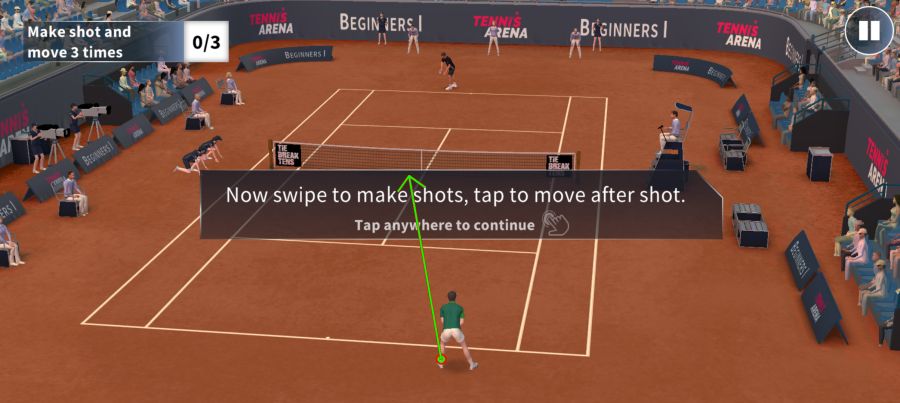Tap the 'Tap anywhere to continue' prompt

tap(445, 225)
